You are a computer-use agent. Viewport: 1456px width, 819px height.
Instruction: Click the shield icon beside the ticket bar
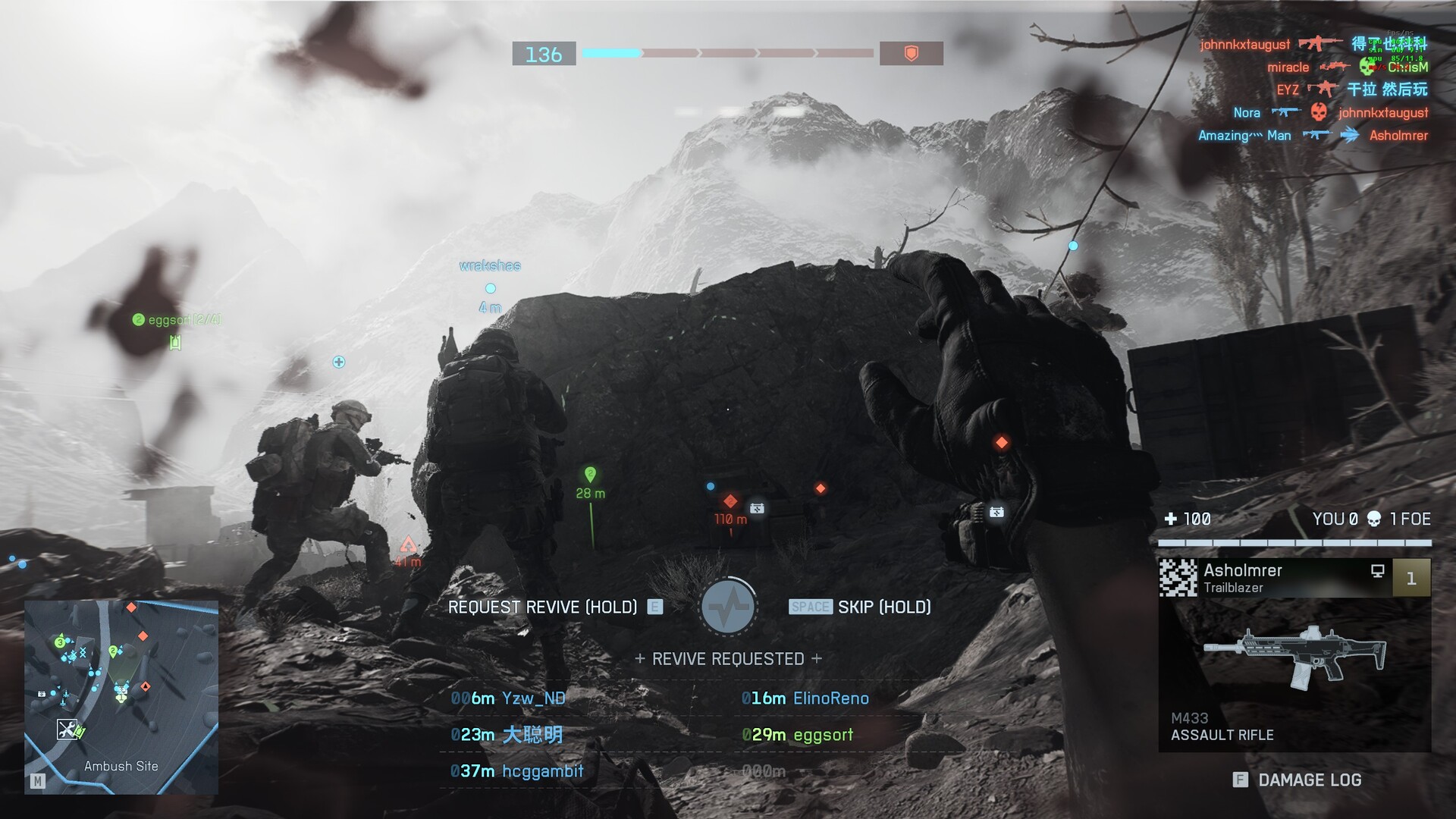tap(911, 54)
